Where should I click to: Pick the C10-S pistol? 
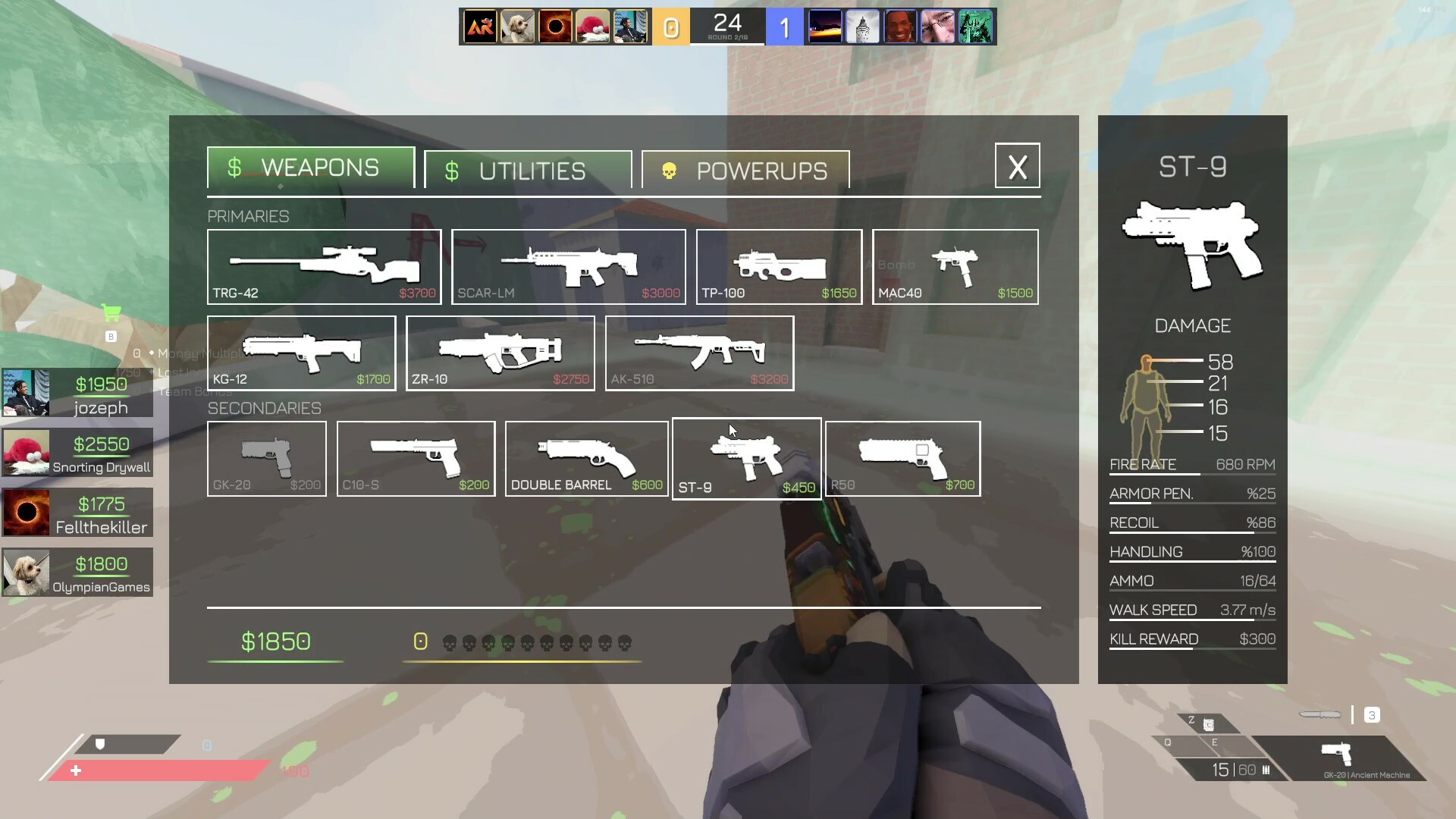416,458
